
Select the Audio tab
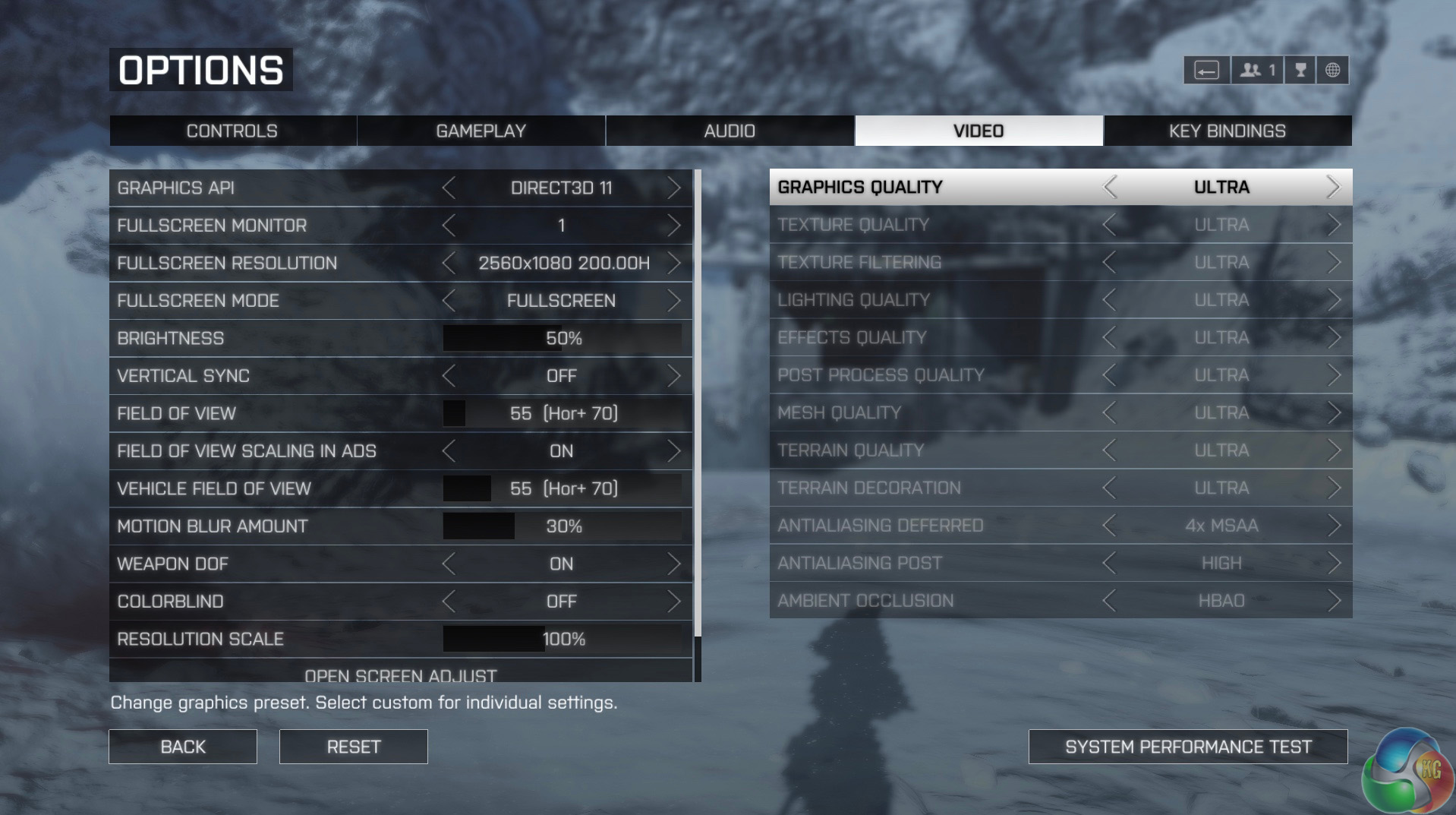pyautogui.click(x=730, y=131)
